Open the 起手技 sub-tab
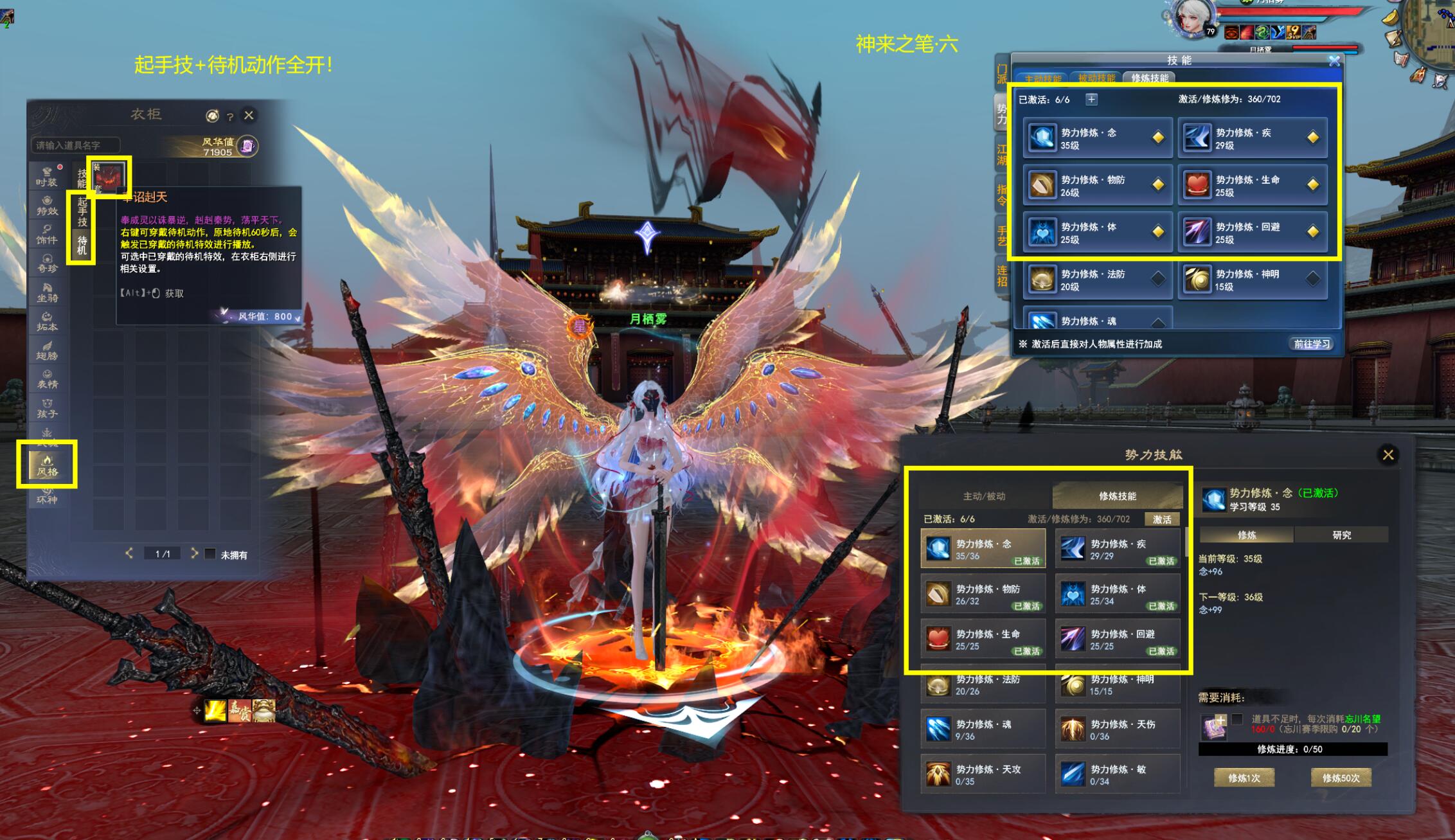Viewport: 1455px width, 840px height. pos(82,211)
